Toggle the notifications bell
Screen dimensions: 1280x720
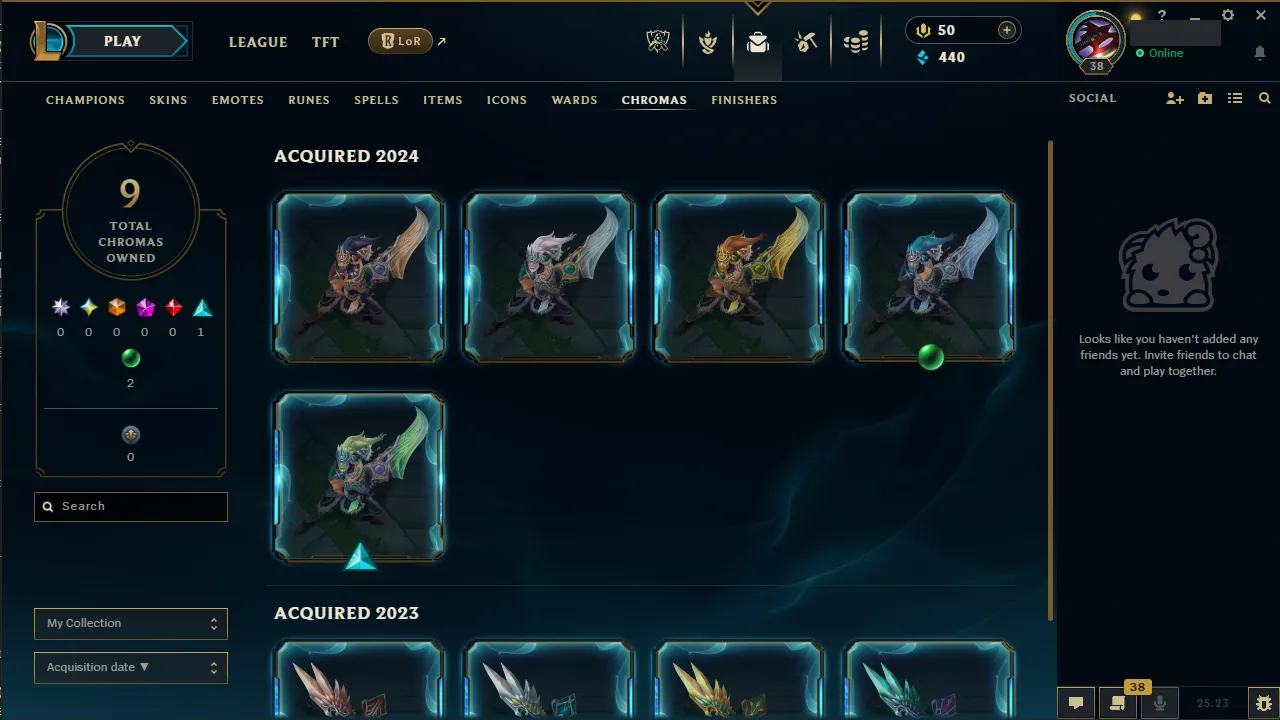(x=1259, y=53)
